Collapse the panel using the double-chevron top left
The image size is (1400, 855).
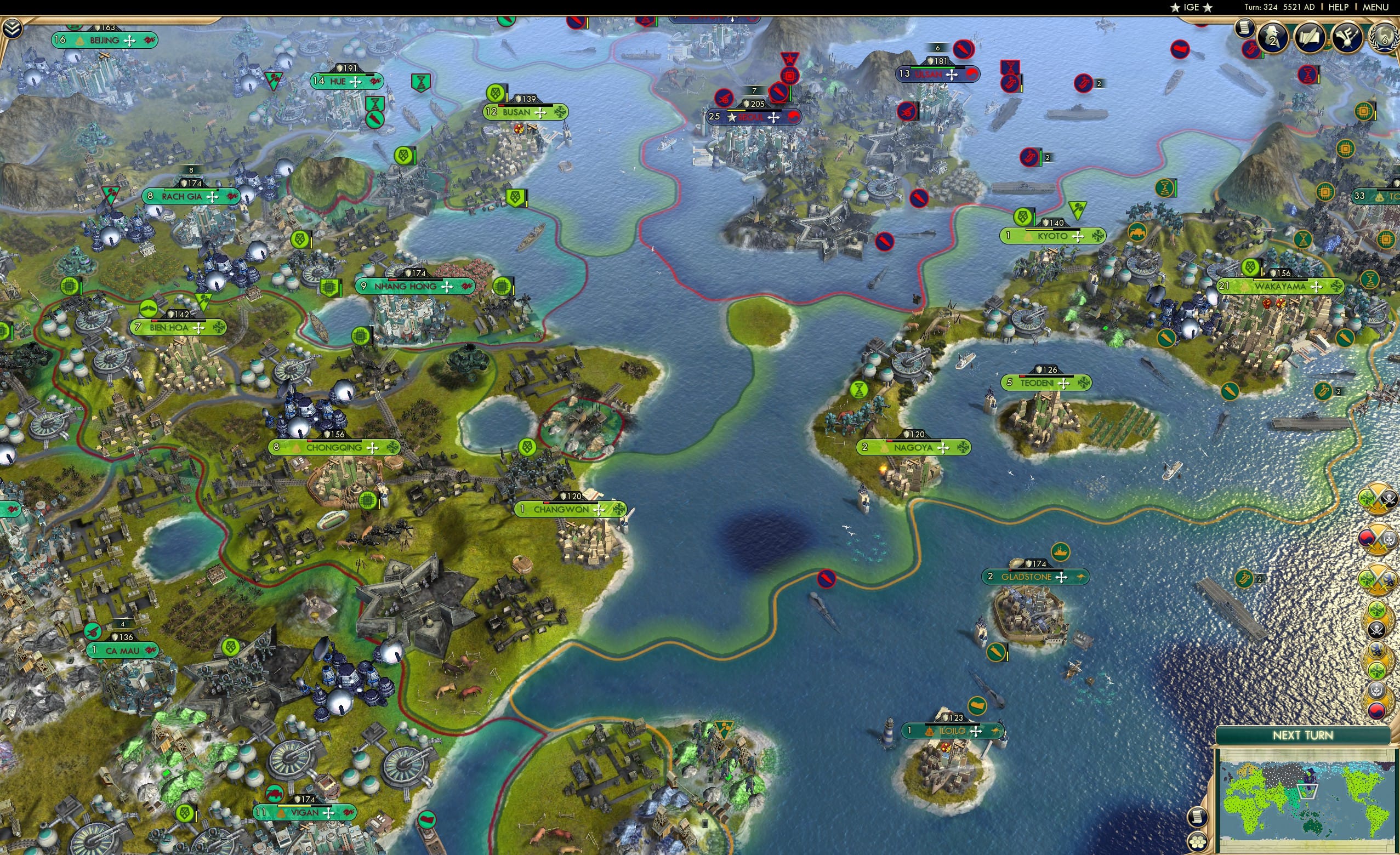click(13, 27)
